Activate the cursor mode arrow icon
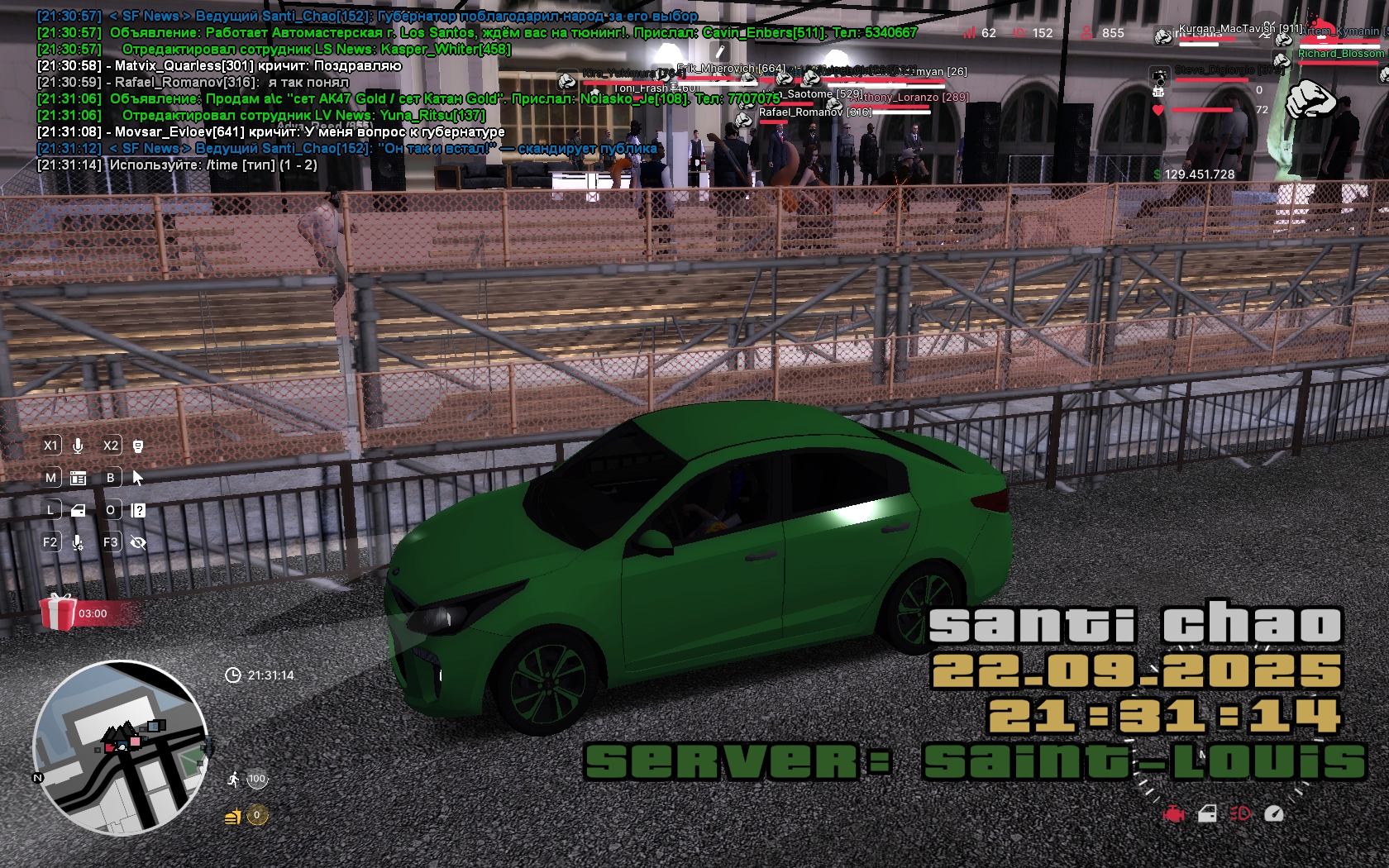The width and height of the screenshot is (1389, 868). [138, 478]
